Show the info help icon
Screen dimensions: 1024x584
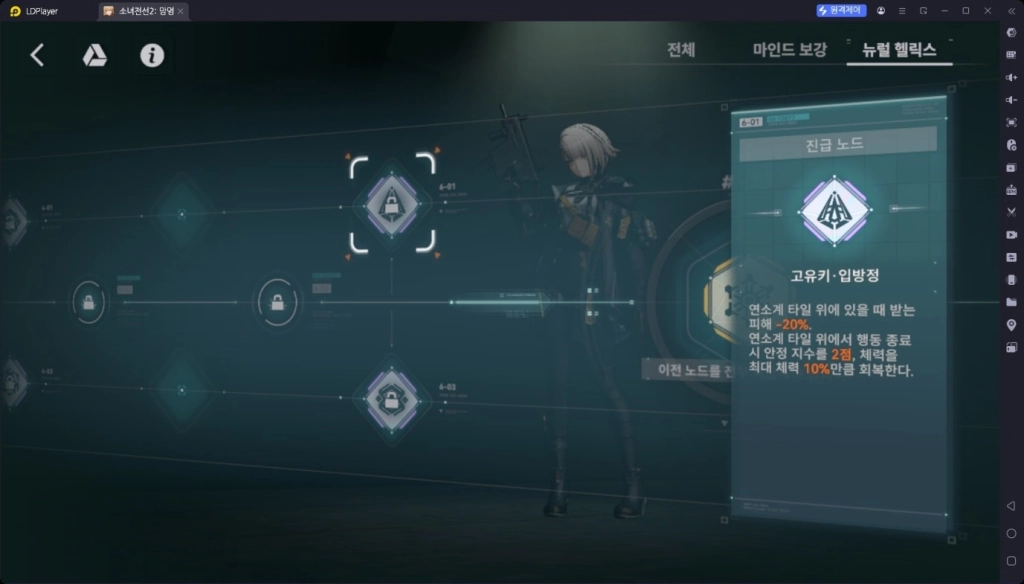click(152, 55)
